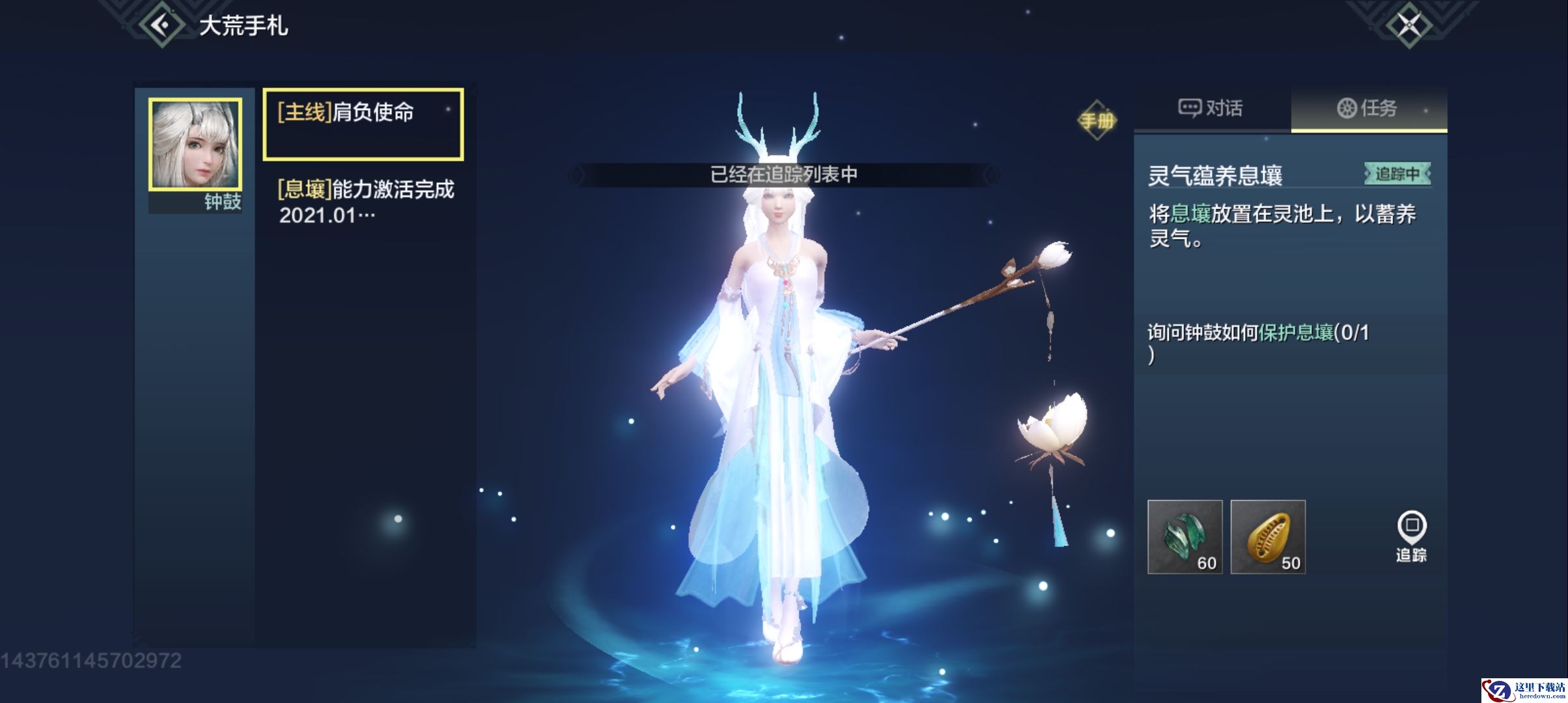This screenshot has width=1568, height=703.
Task: Close the 大荒手札 screen
Action: (1409, 26)
